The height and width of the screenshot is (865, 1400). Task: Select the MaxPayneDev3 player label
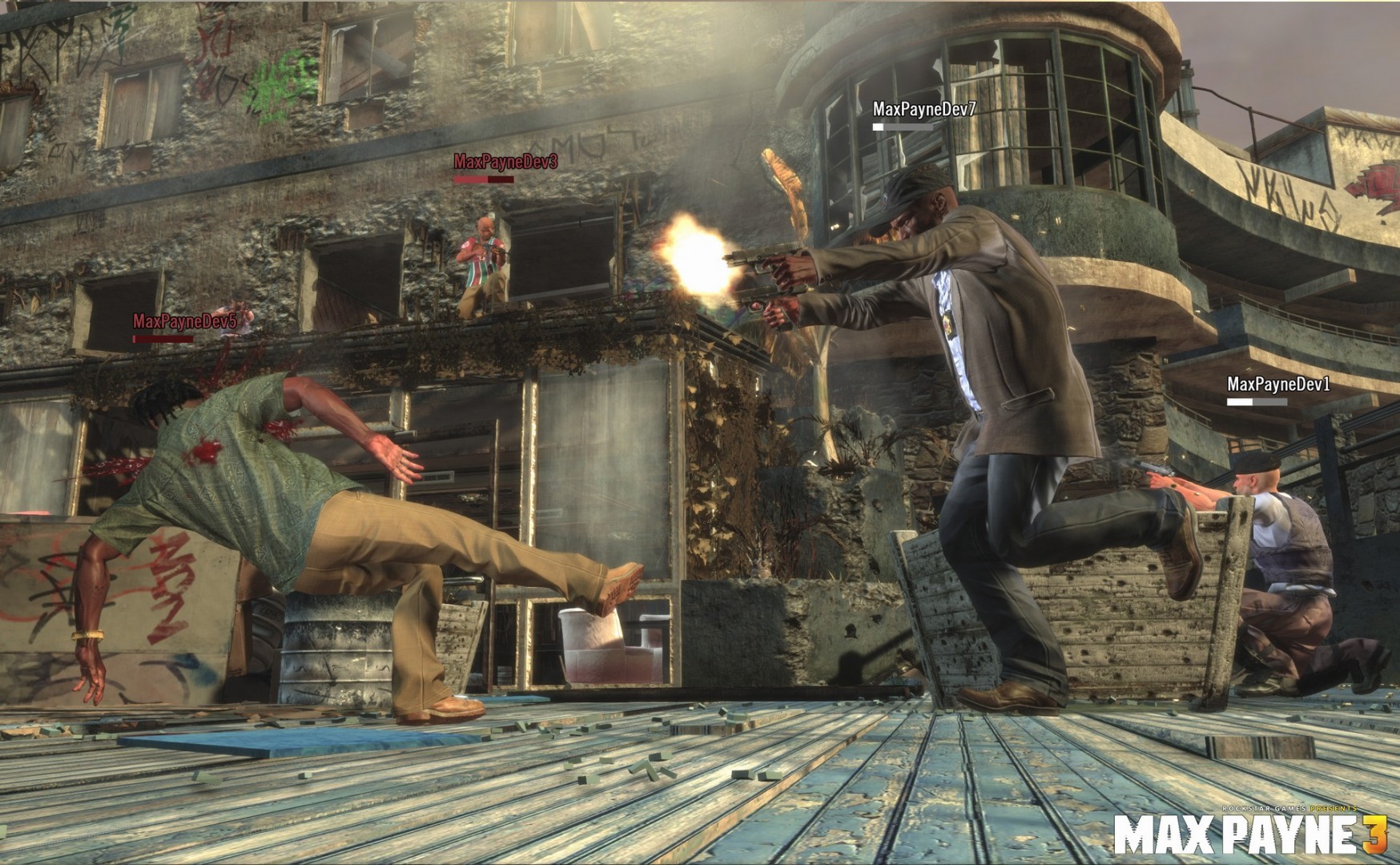(x=504, y=159)
